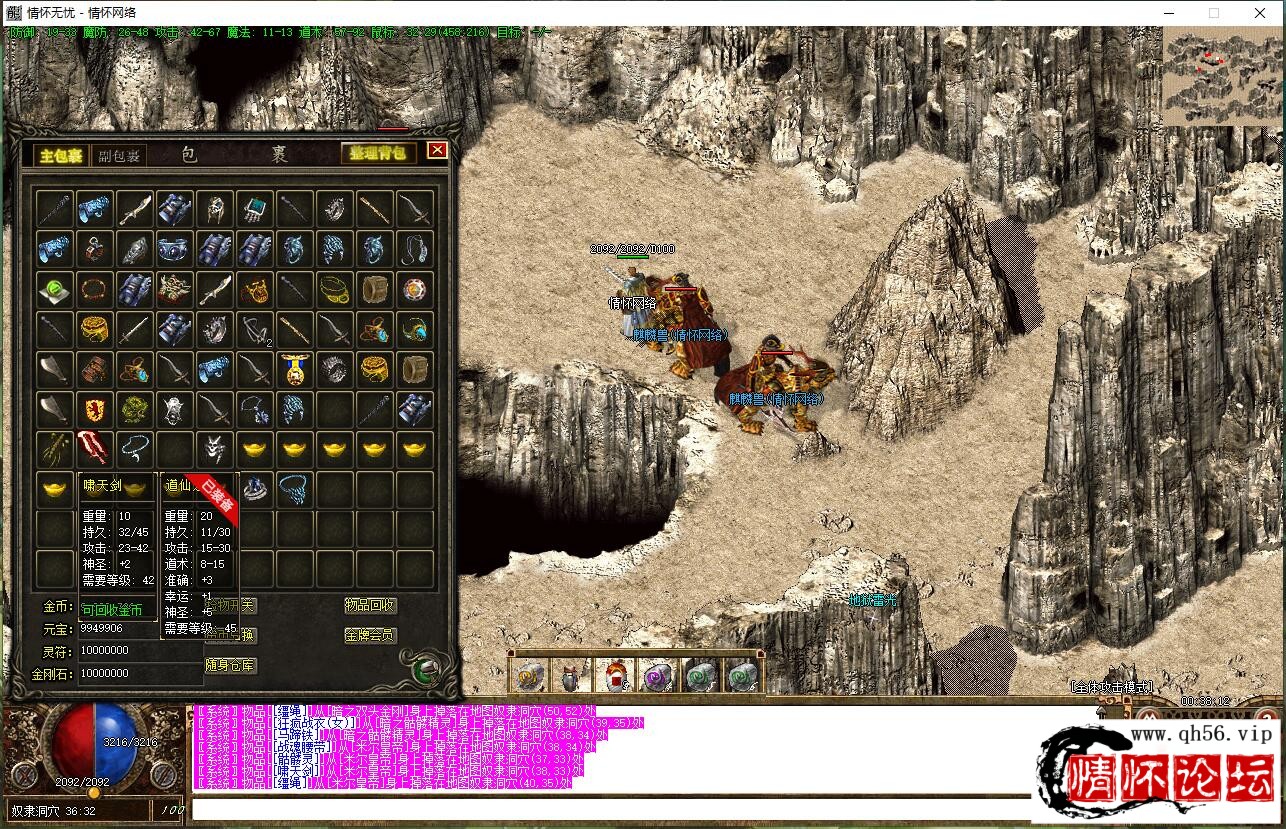The width and height of the screenshot is (1286, 829).
Task: Open 物品回收 item recycling
Action: click(370, 606)
